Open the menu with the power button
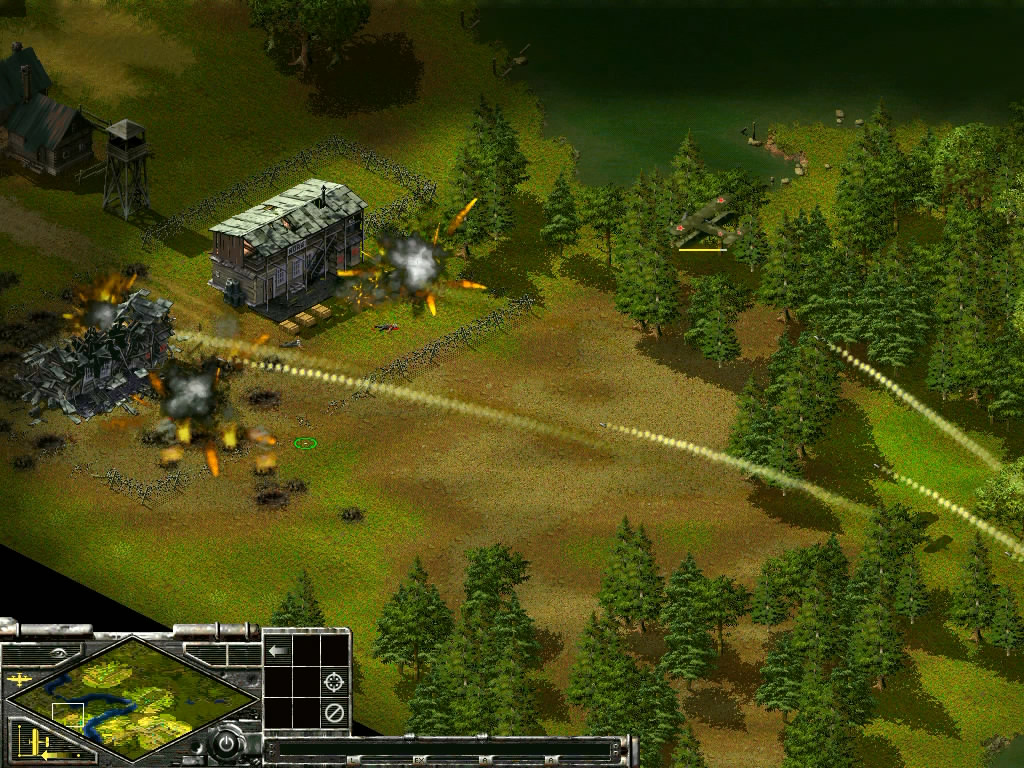1024x768 pixels. click(x=228, y=744)
